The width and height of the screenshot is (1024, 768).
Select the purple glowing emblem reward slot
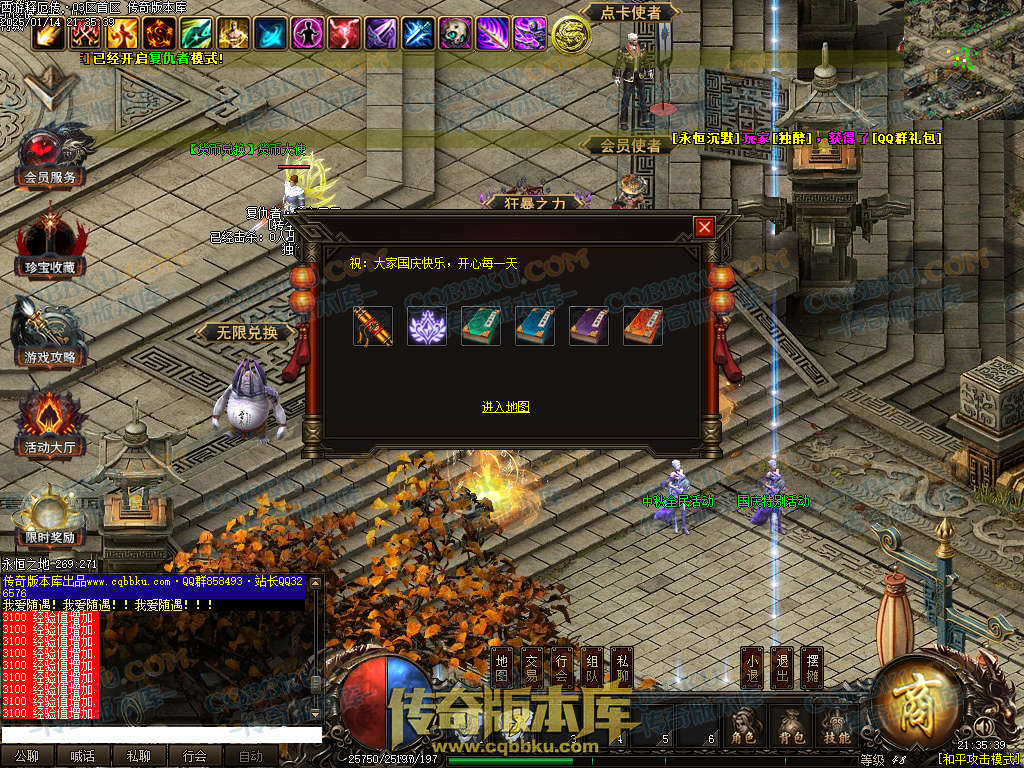(427, 327)
